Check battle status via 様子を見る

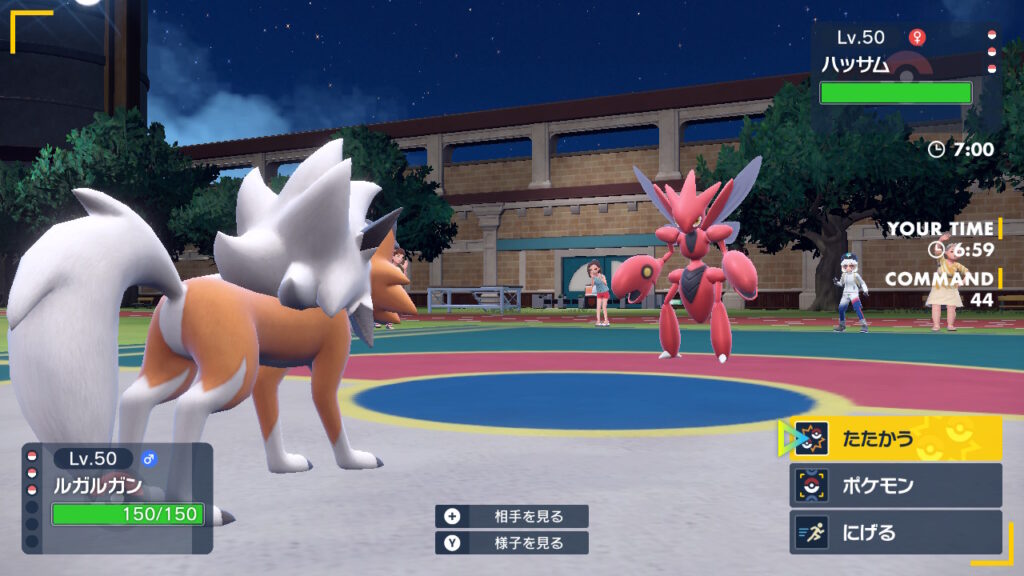pos(512,543)
